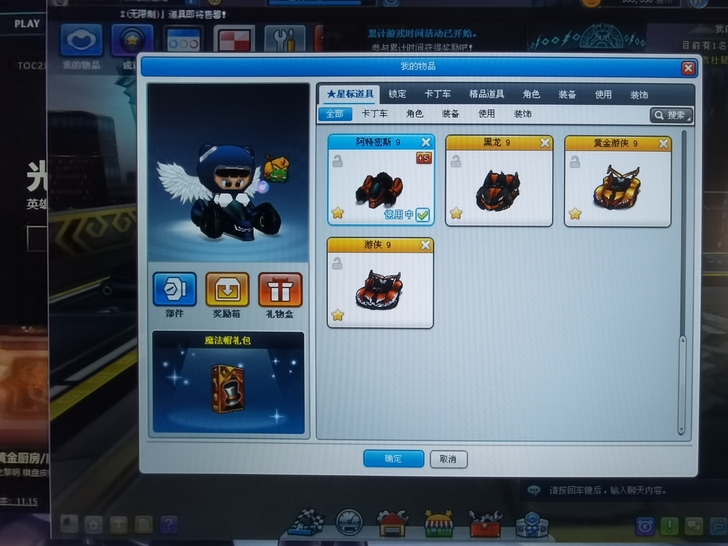This screenshot has width=728, height=546.
Task: Open the shop stall icon in bottom bar
Action: pos(439,523)
